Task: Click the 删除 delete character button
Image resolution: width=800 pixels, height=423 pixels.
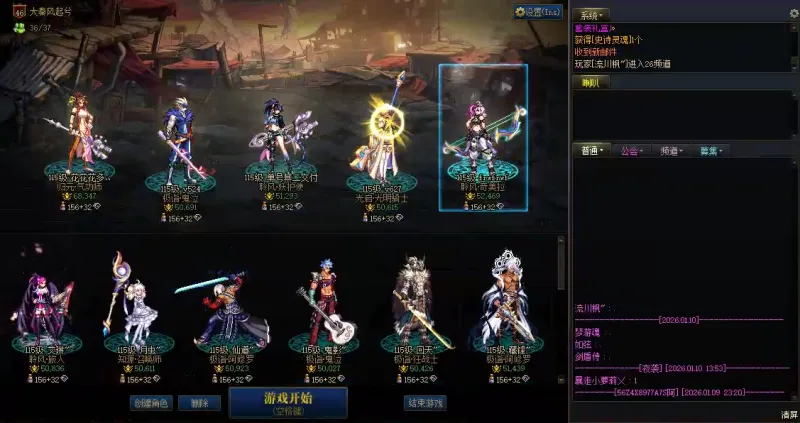Action: (200, 403)
